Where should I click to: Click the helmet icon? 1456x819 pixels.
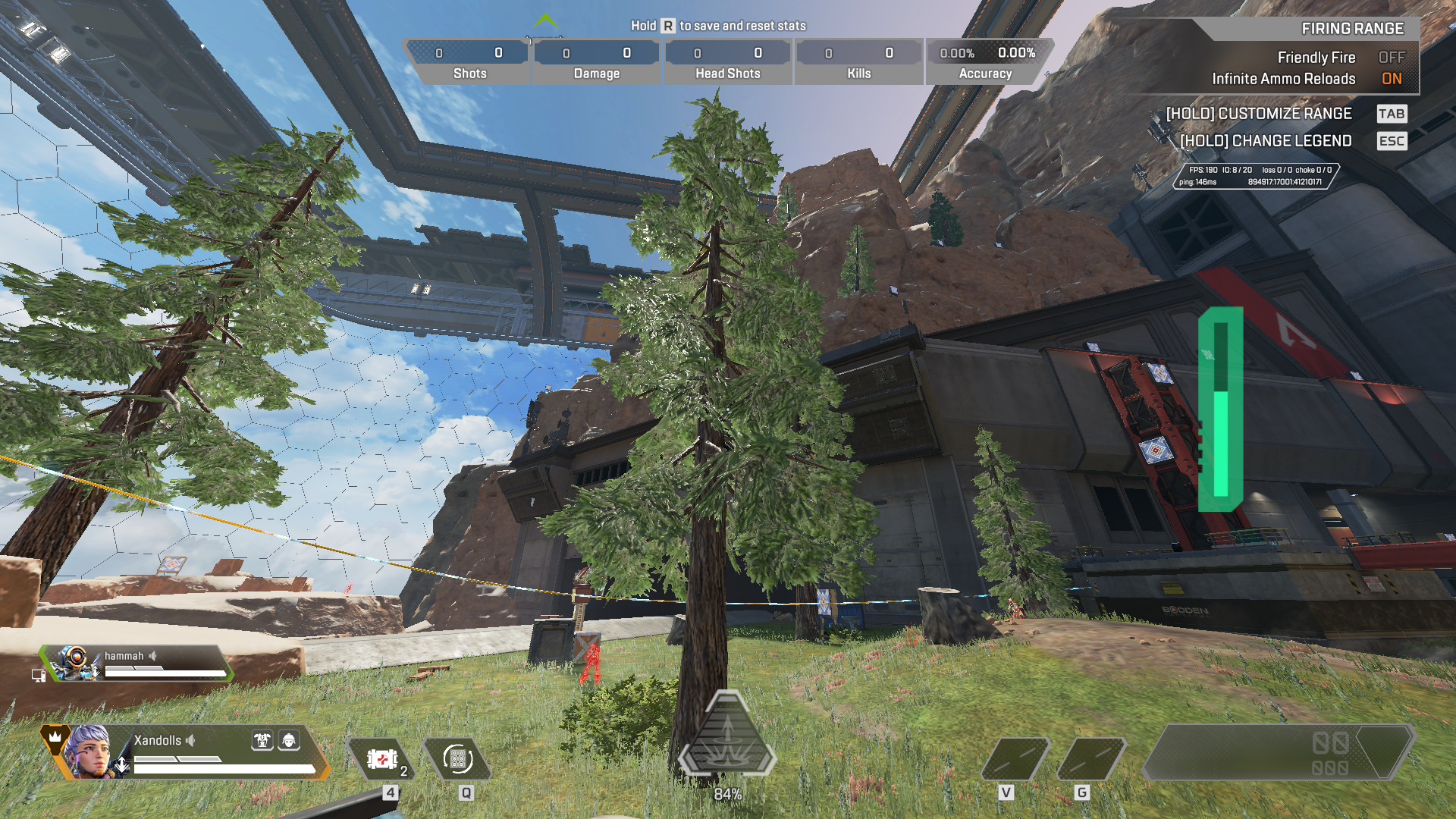(x=289, y=740)
